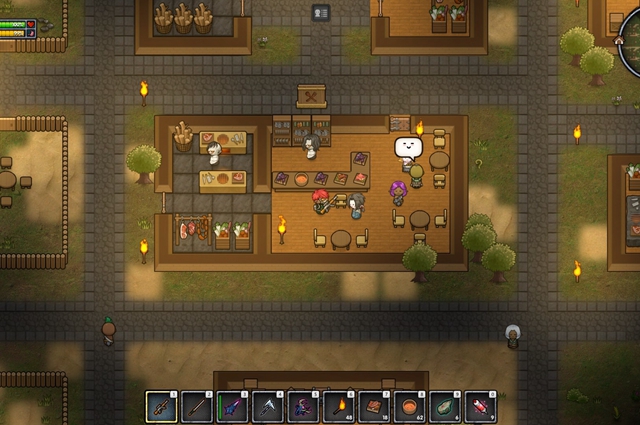This screenshot has width=640, height=425.
Task: Select the red potion hotbar slot
Action: (479, 406)
